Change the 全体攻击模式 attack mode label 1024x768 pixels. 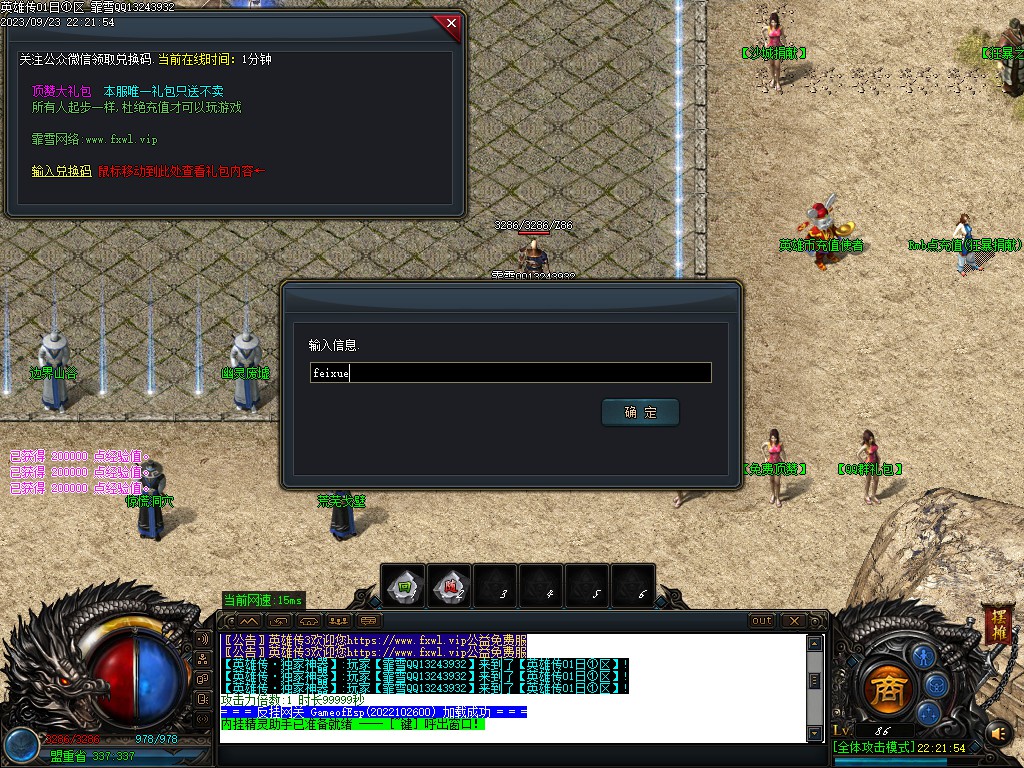875,748
